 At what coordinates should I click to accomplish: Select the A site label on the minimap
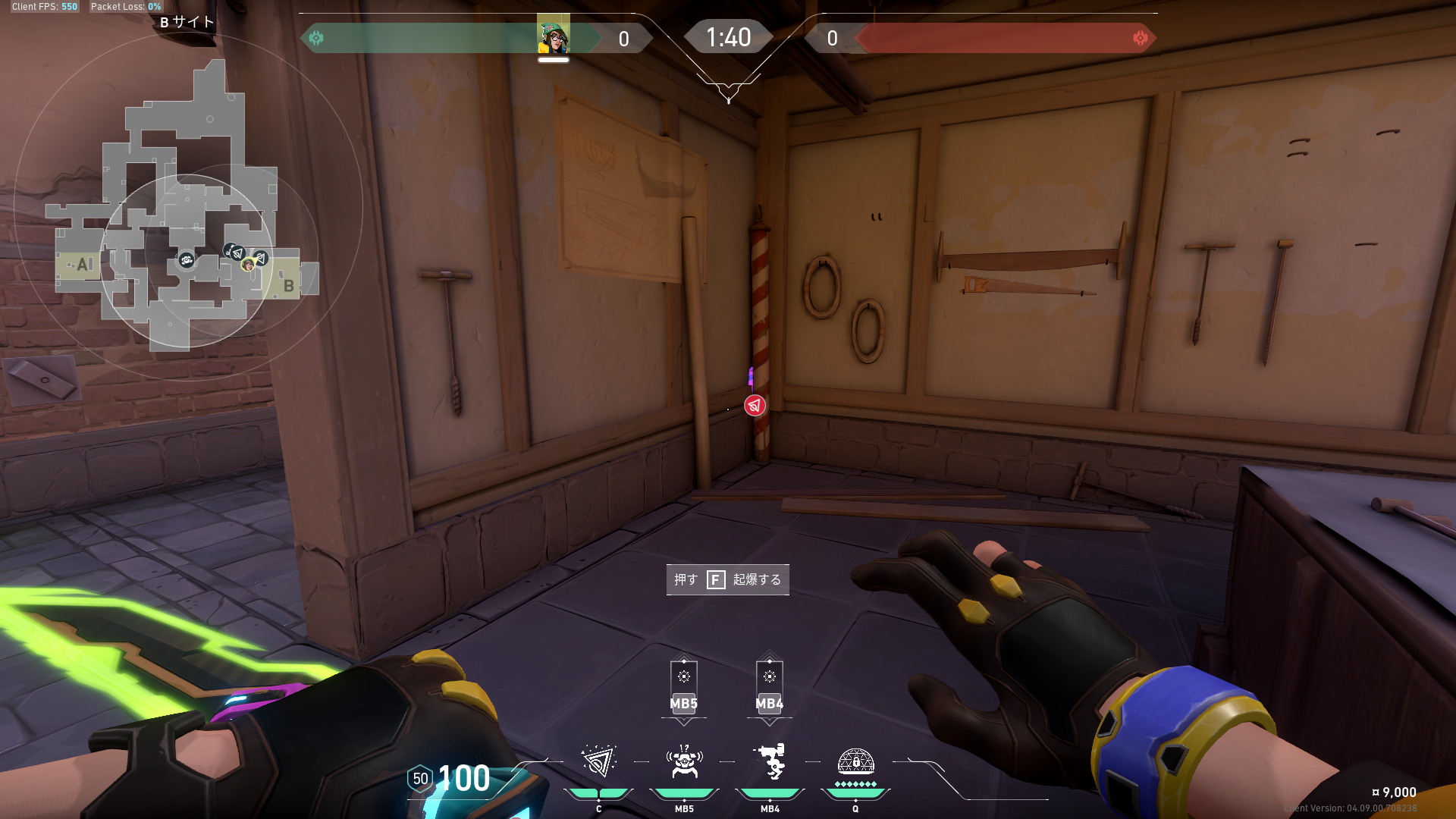click(83, 265)
